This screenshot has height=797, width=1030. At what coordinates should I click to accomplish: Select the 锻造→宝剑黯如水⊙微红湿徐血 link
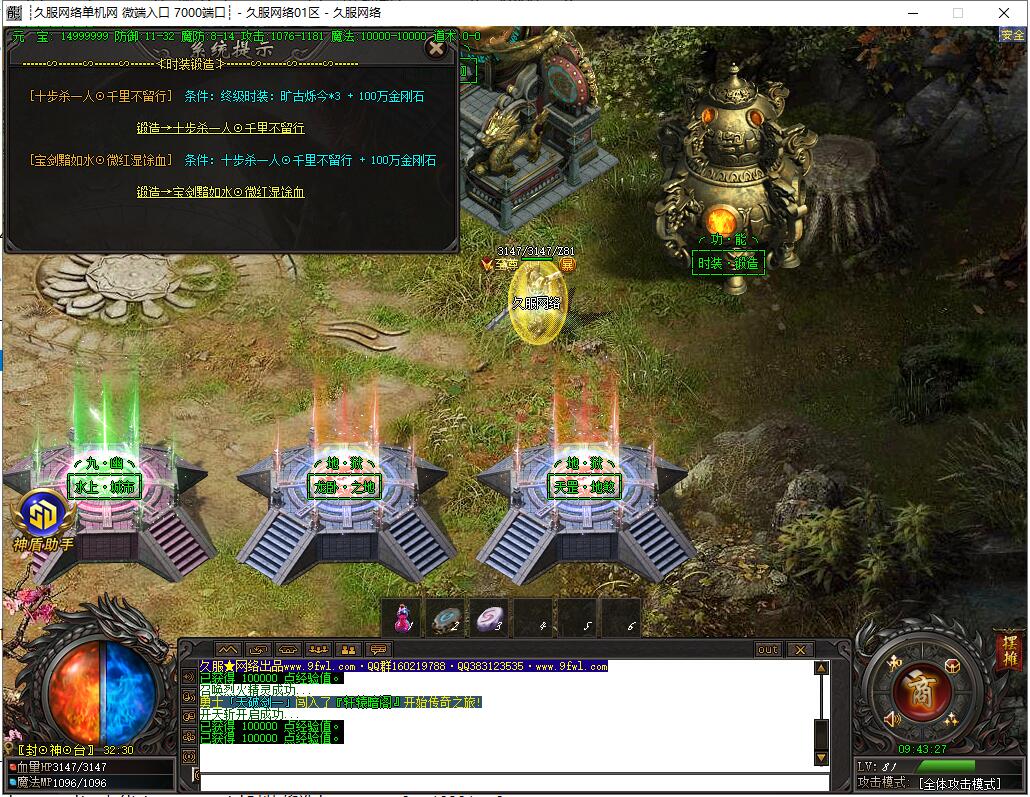220,192
